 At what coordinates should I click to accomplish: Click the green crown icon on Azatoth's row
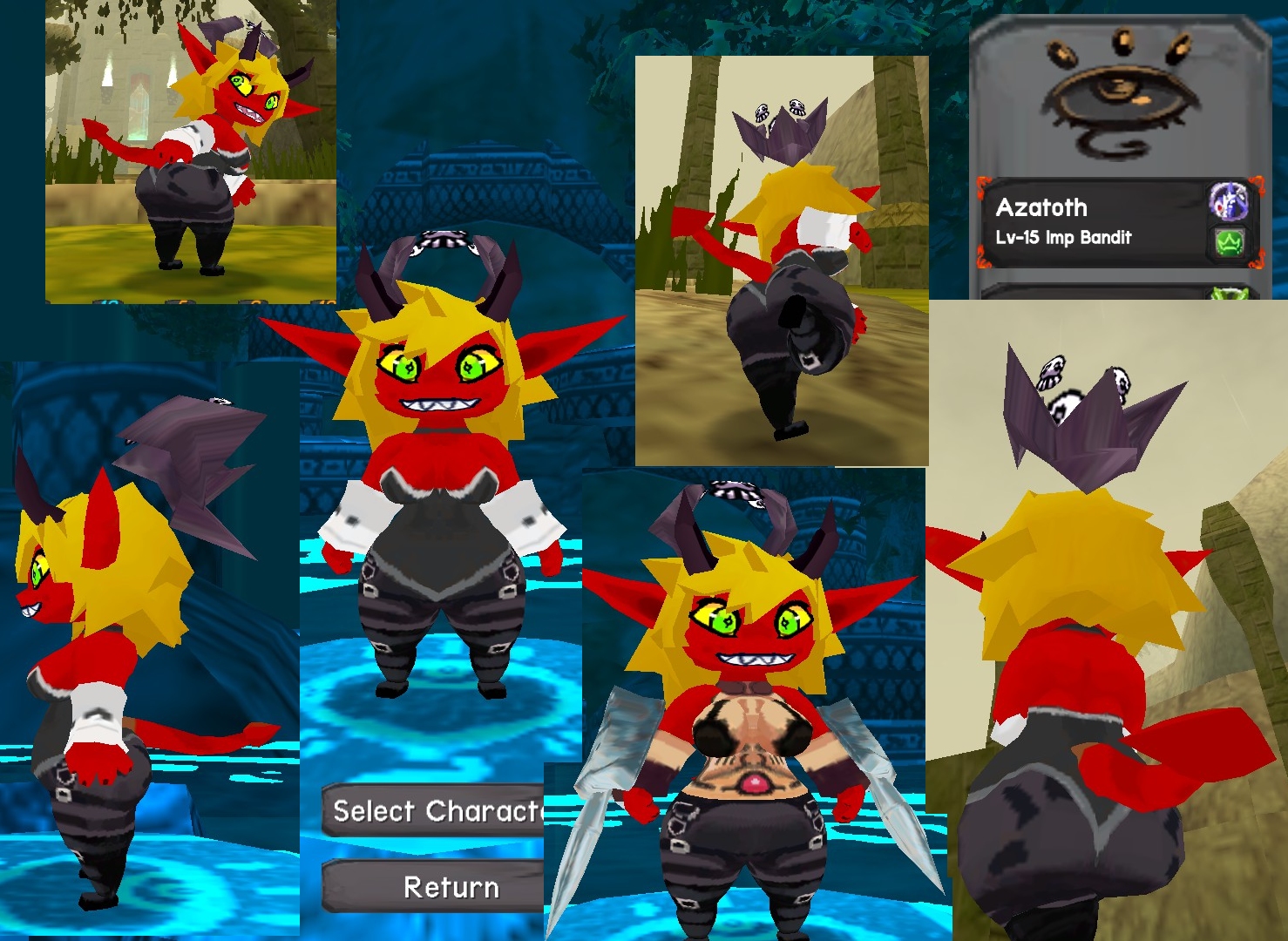pos(1229,243)
